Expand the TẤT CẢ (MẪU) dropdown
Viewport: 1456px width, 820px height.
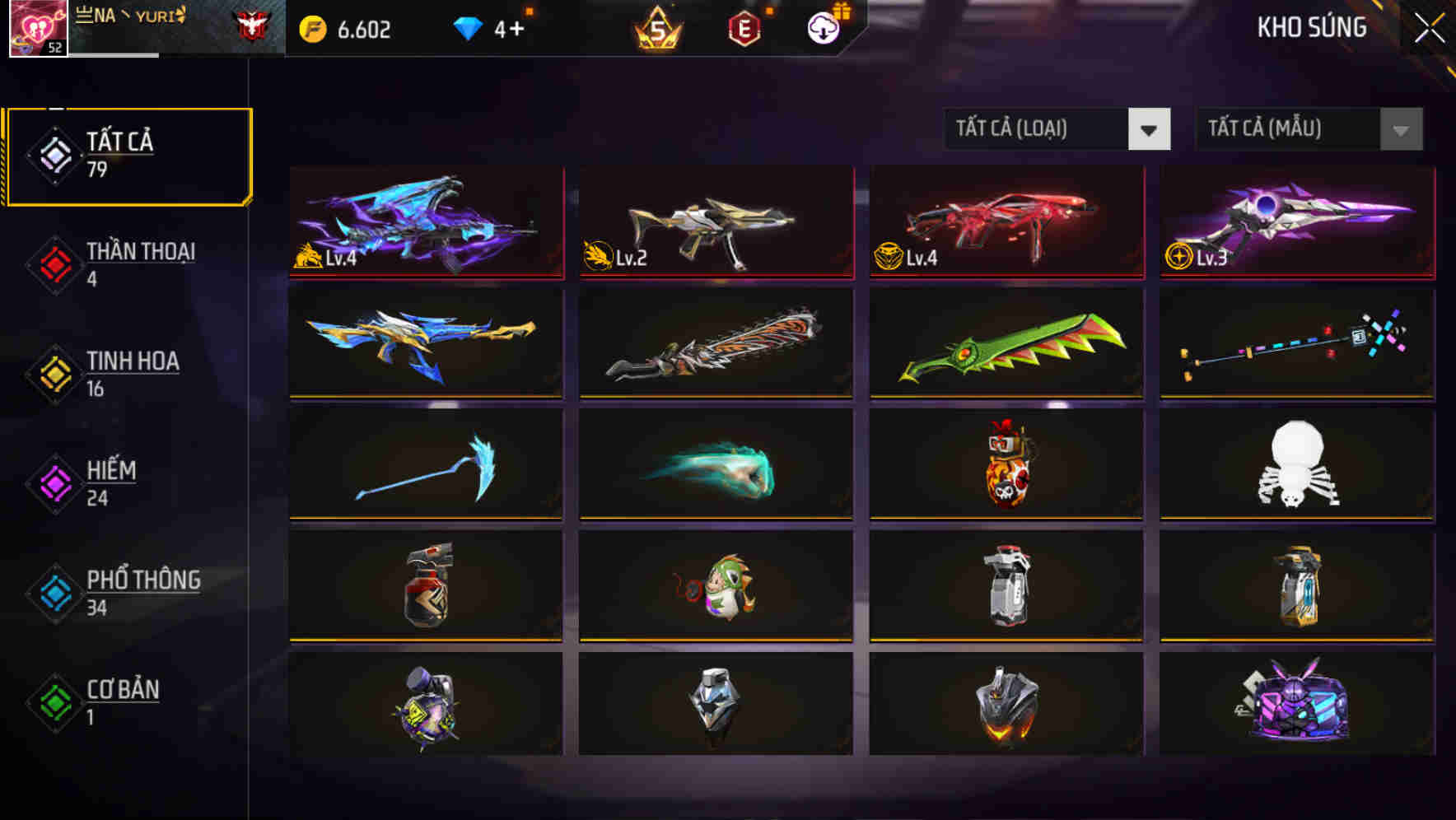1285,130
